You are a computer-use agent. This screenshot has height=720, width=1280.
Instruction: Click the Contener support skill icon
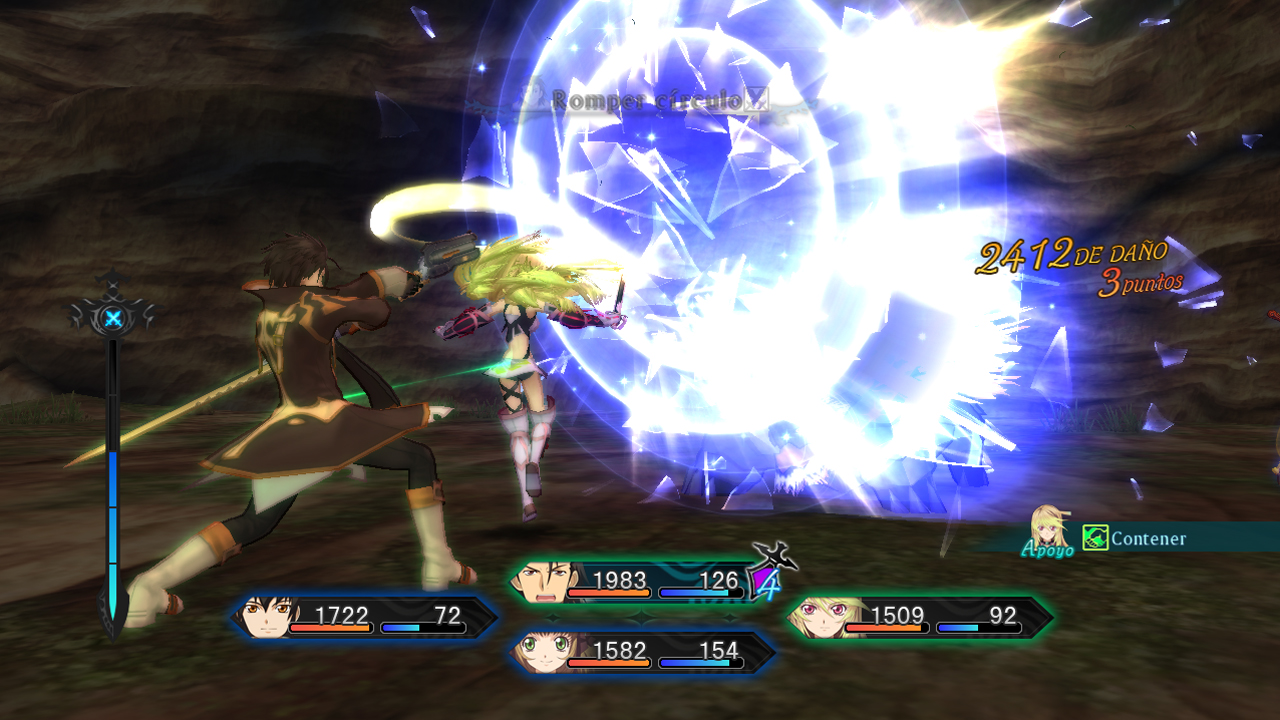1095,538
